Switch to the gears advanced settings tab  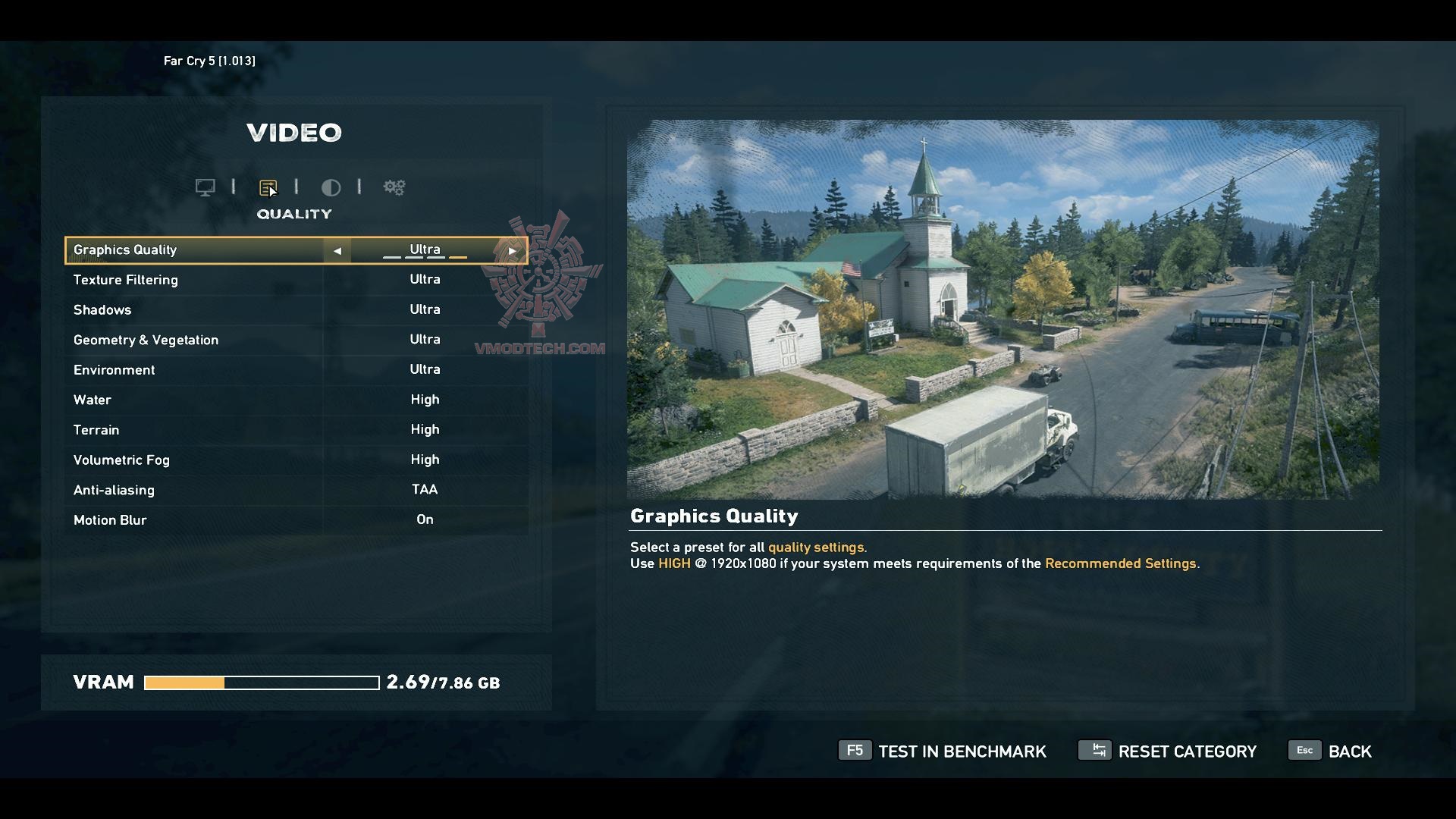tap(394, 187)
